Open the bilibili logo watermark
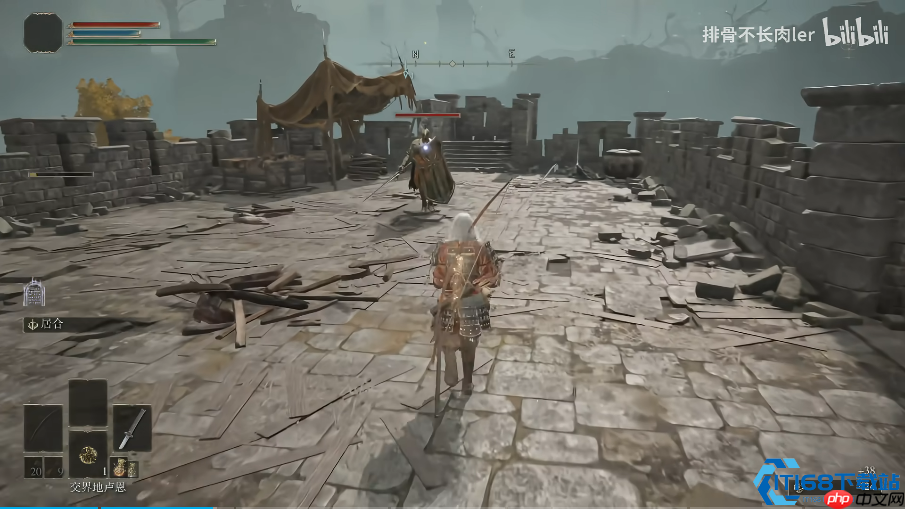Viewport: 905px width, 509px height. [855, 33]
